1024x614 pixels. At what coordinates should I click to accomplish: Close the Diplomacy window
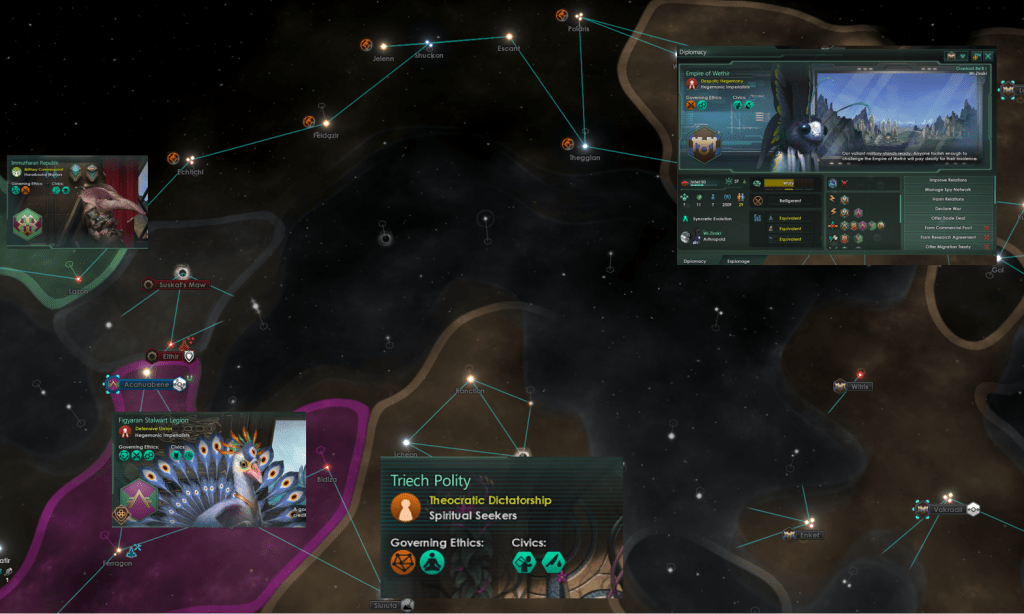(x=989, y=56)
